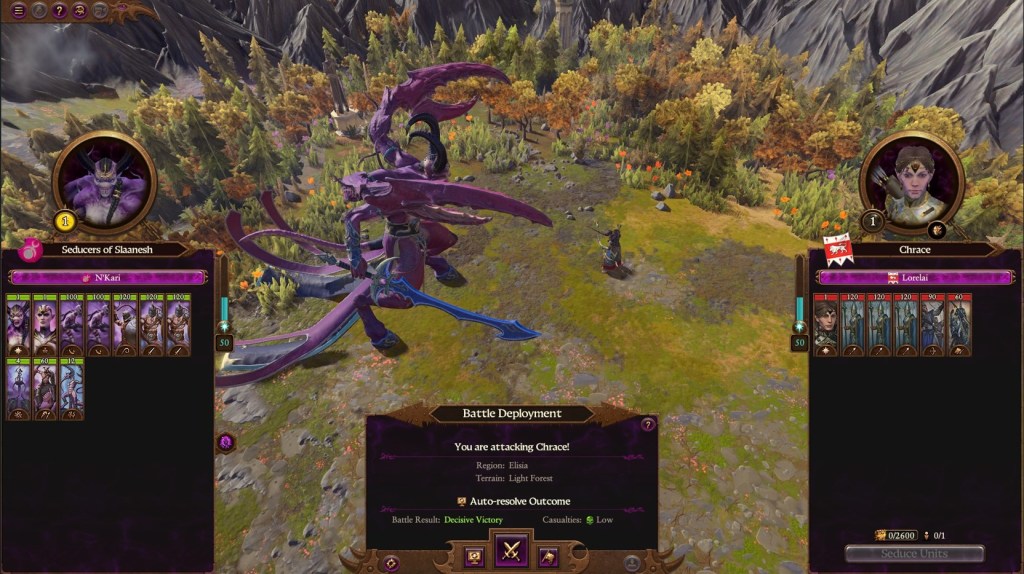The image size is (1024, 574).
Task: Open the main menu hamburger icon
Action: point(18,11)
